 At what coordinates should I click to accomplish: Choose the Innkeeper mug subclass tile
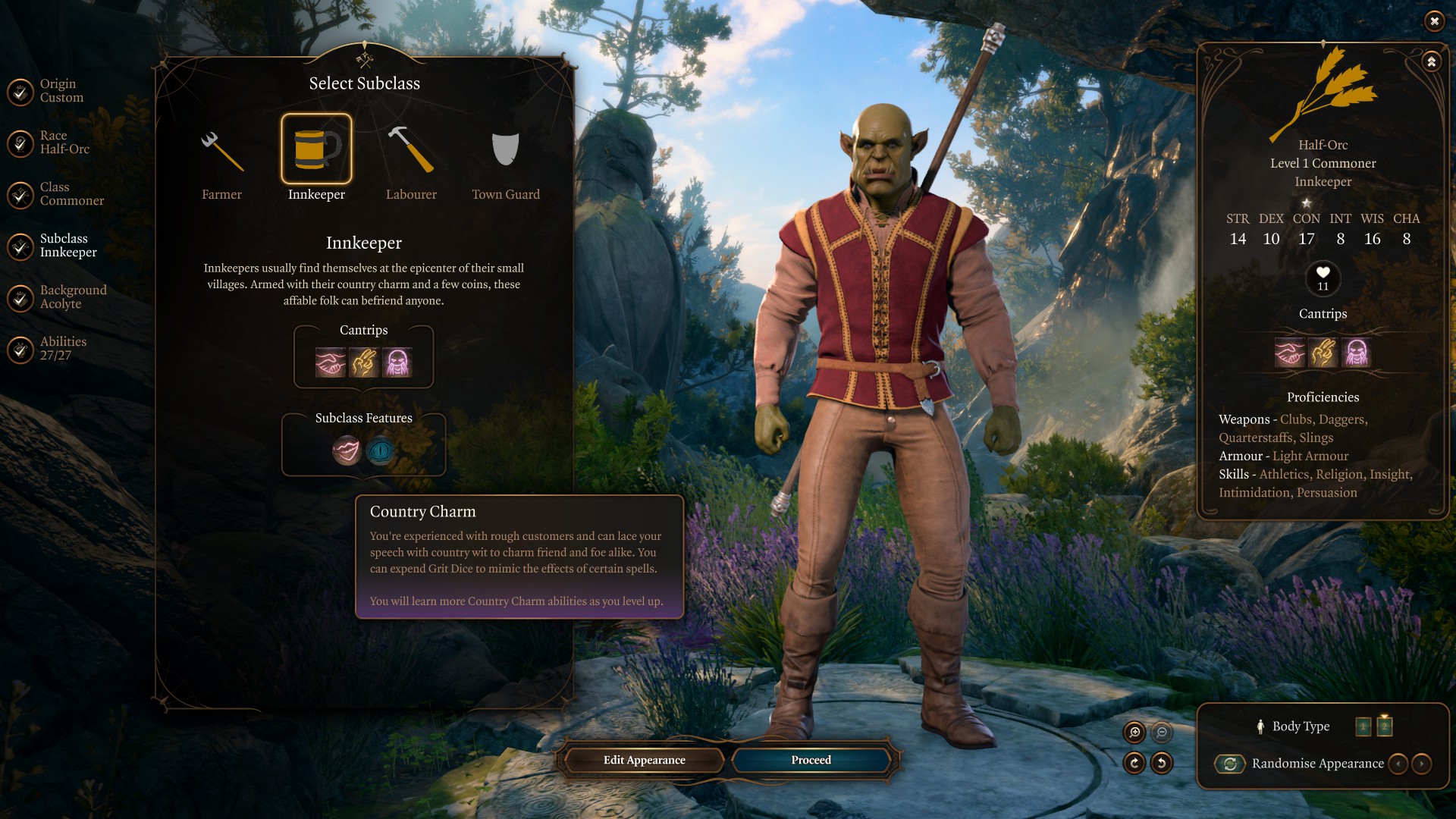pos(316,149)
